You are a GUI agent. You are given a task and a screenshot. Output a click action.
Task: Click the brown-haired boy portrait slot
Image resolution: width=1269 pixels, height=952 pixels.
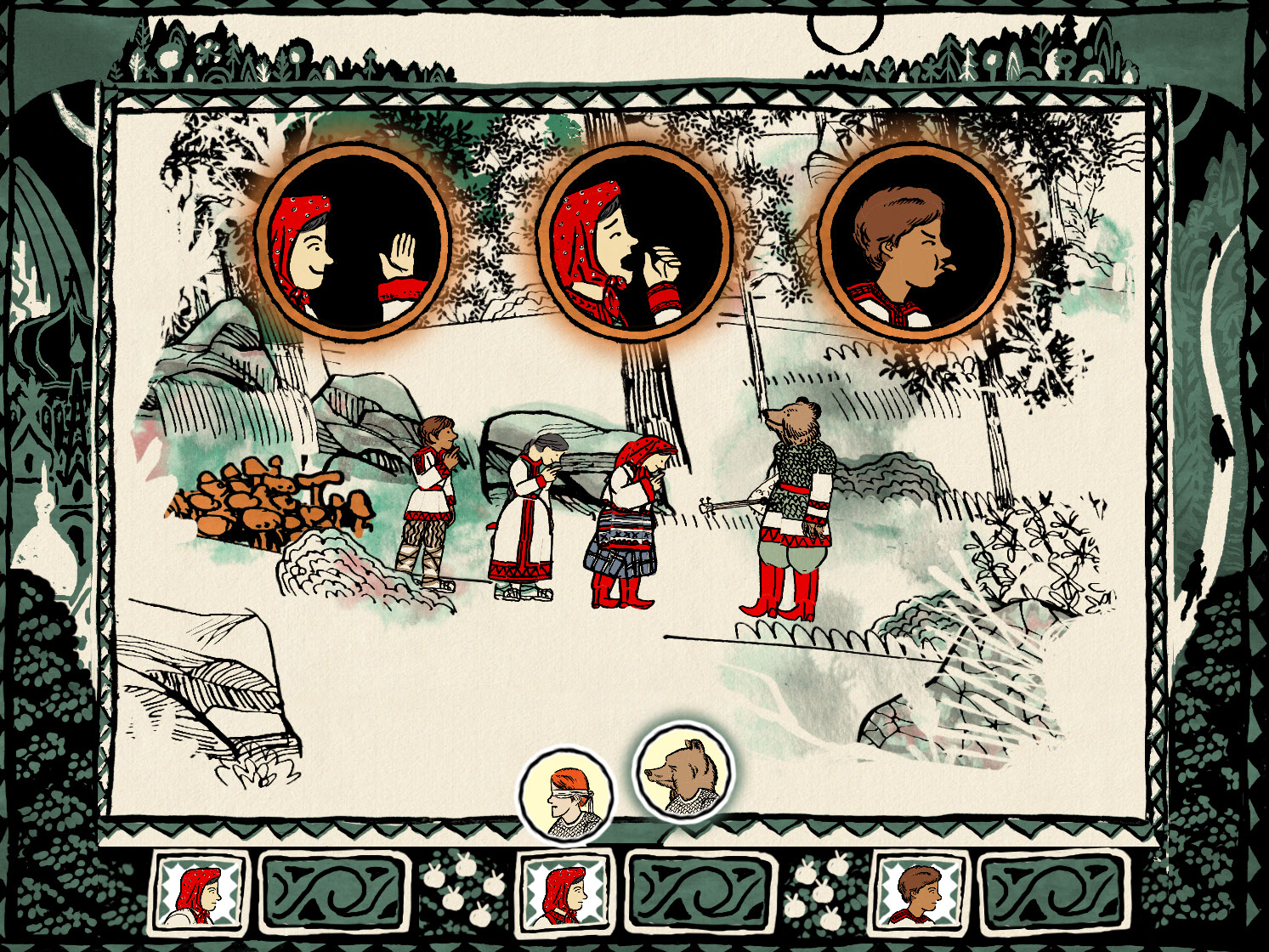[x=921, y=892]
